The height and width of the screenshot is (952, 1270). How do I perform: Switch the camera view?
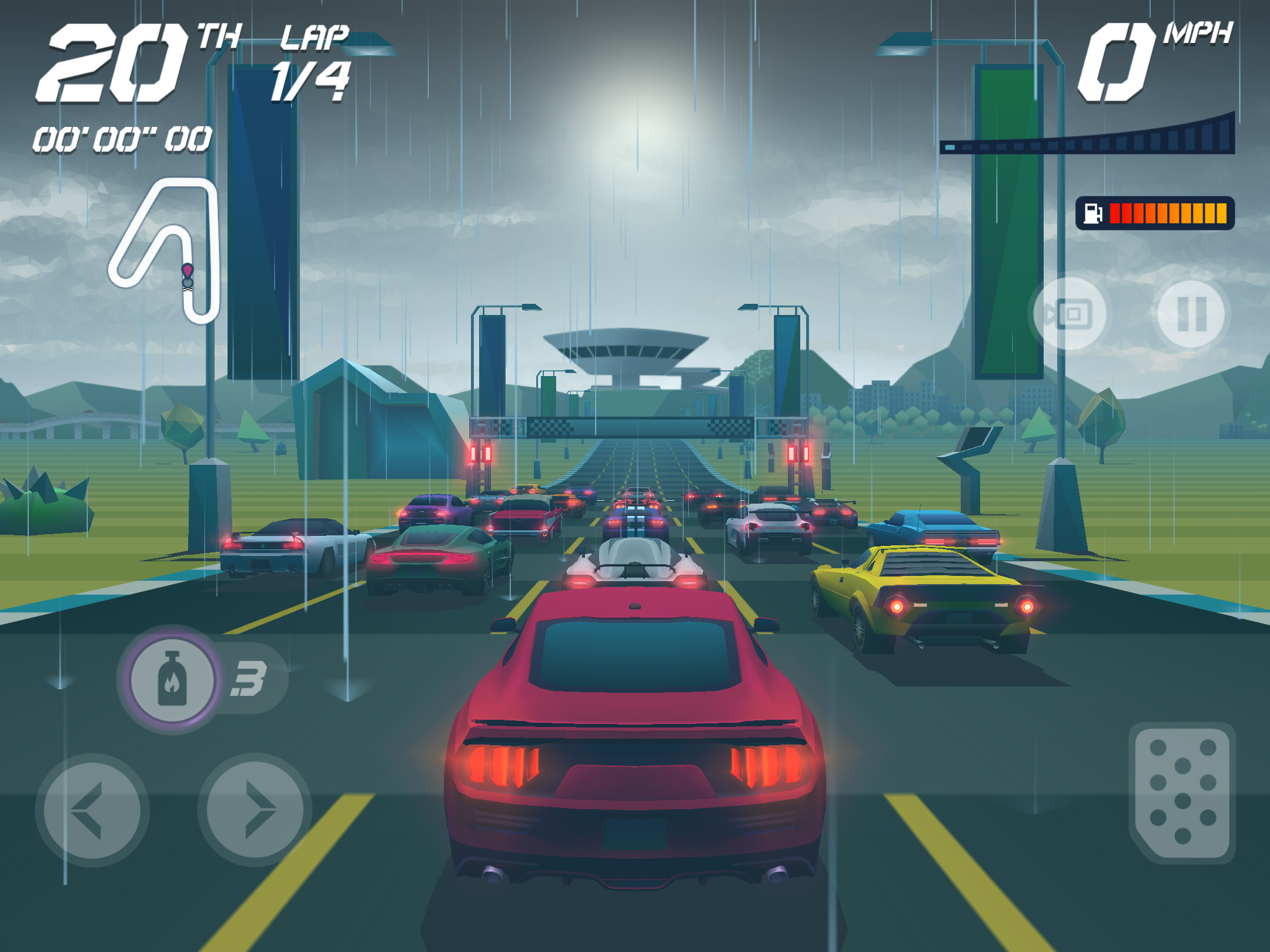[1070, 314]
